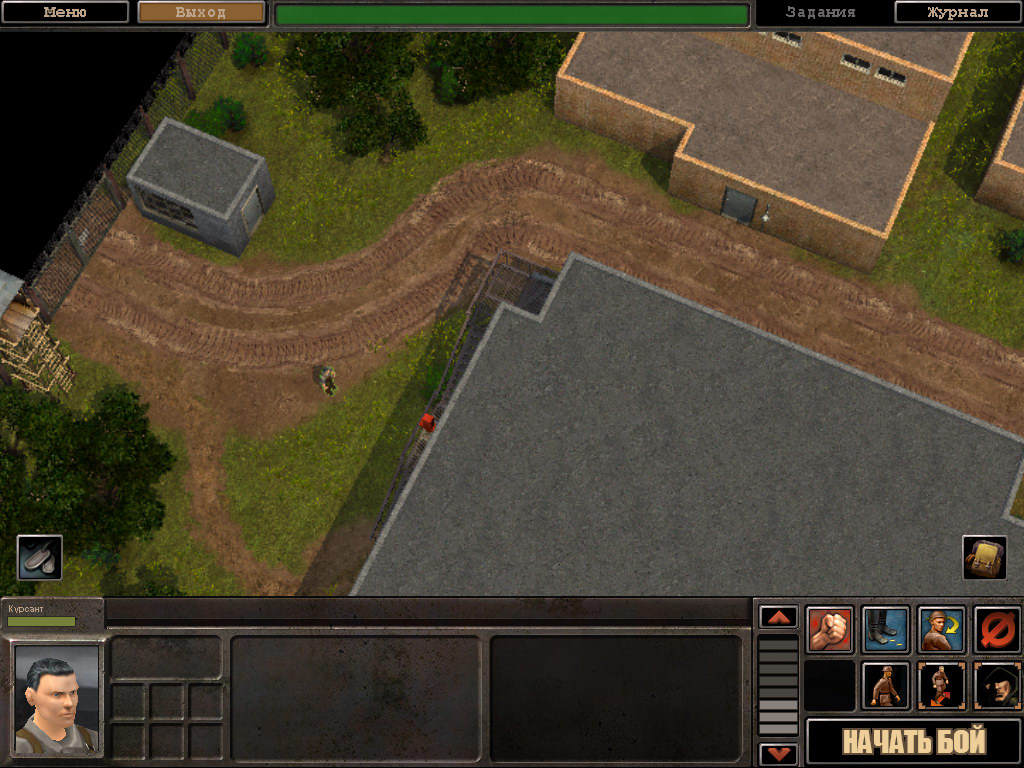1024x768 pixels.
Task: Click the red down arrow button
Action: tap(778, 754)
